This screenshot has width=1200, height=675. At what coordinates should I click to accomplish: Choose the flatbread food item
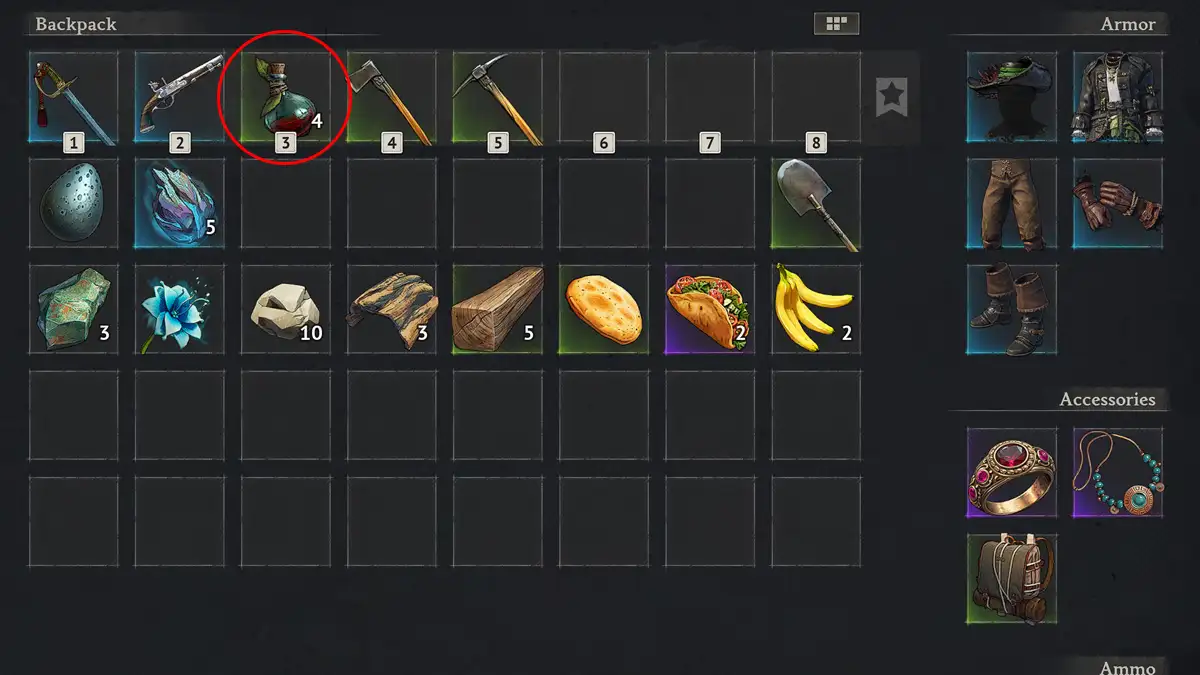603,310
